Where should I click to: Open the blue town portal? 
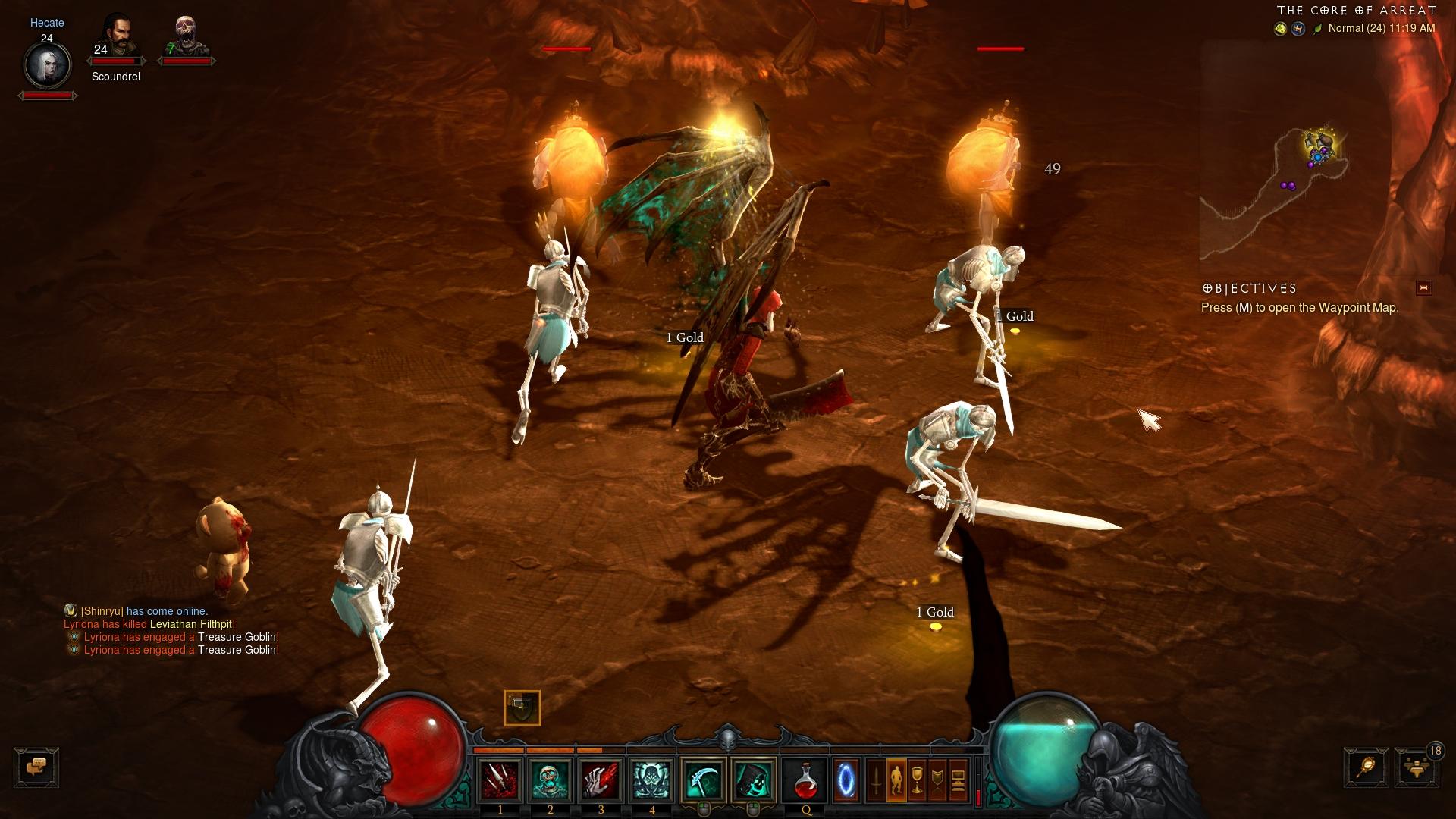coord(846,780)
